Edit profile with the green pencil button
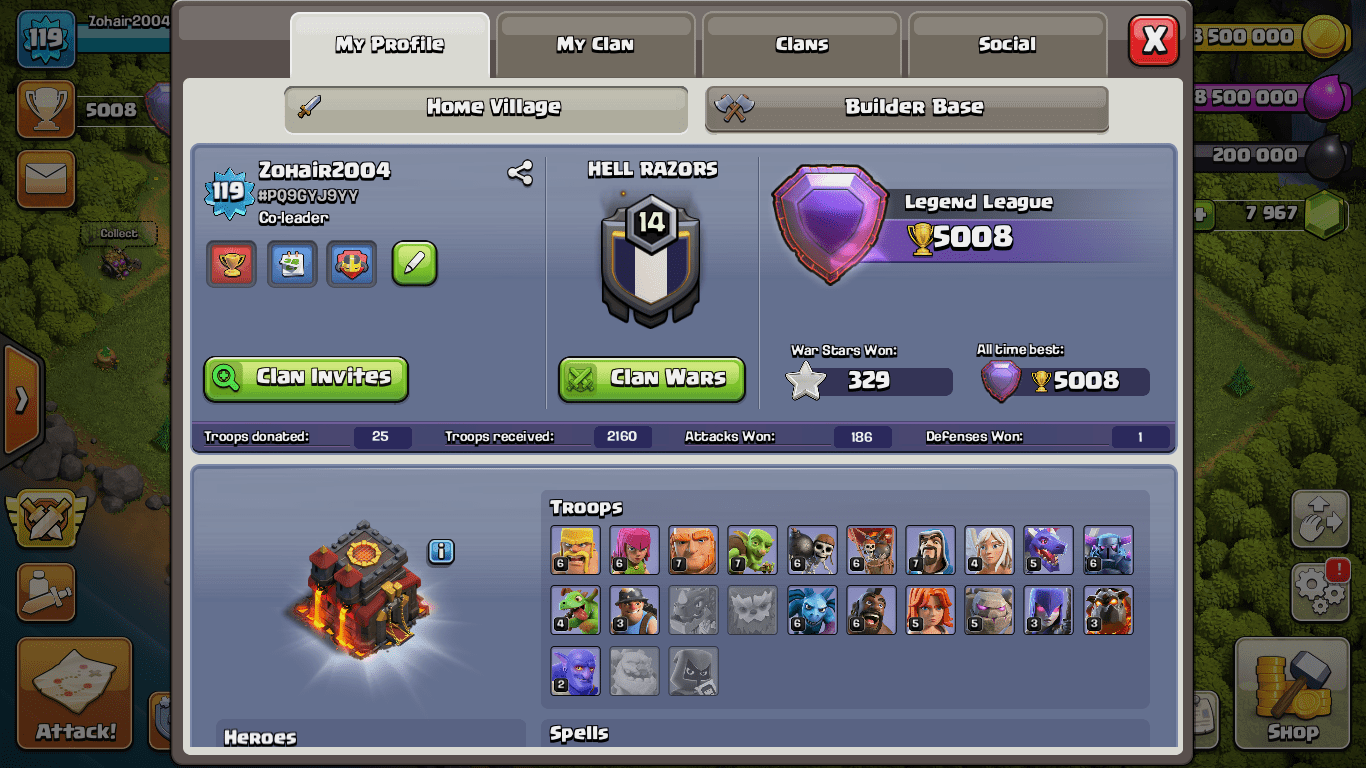1366x768 pixels. 414,264
